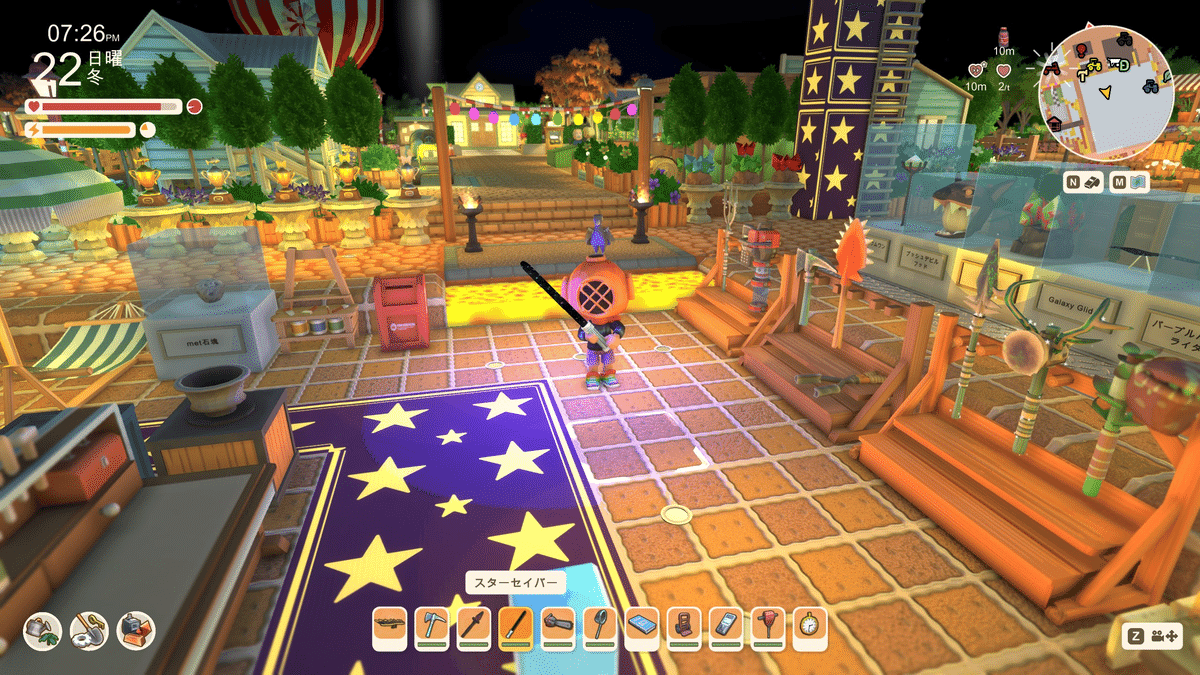
Task: Click the yellow tractor marker on the minimap
Action: point(1094,64)
